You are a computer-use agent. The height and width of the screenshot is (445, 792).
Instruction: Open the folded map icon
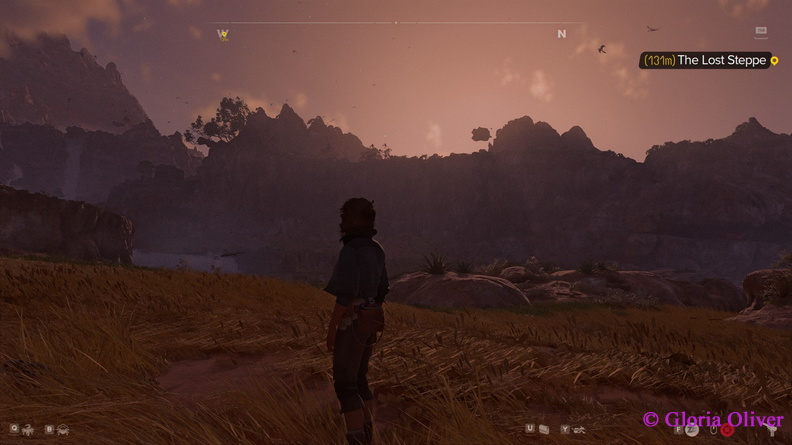point(543,429)
